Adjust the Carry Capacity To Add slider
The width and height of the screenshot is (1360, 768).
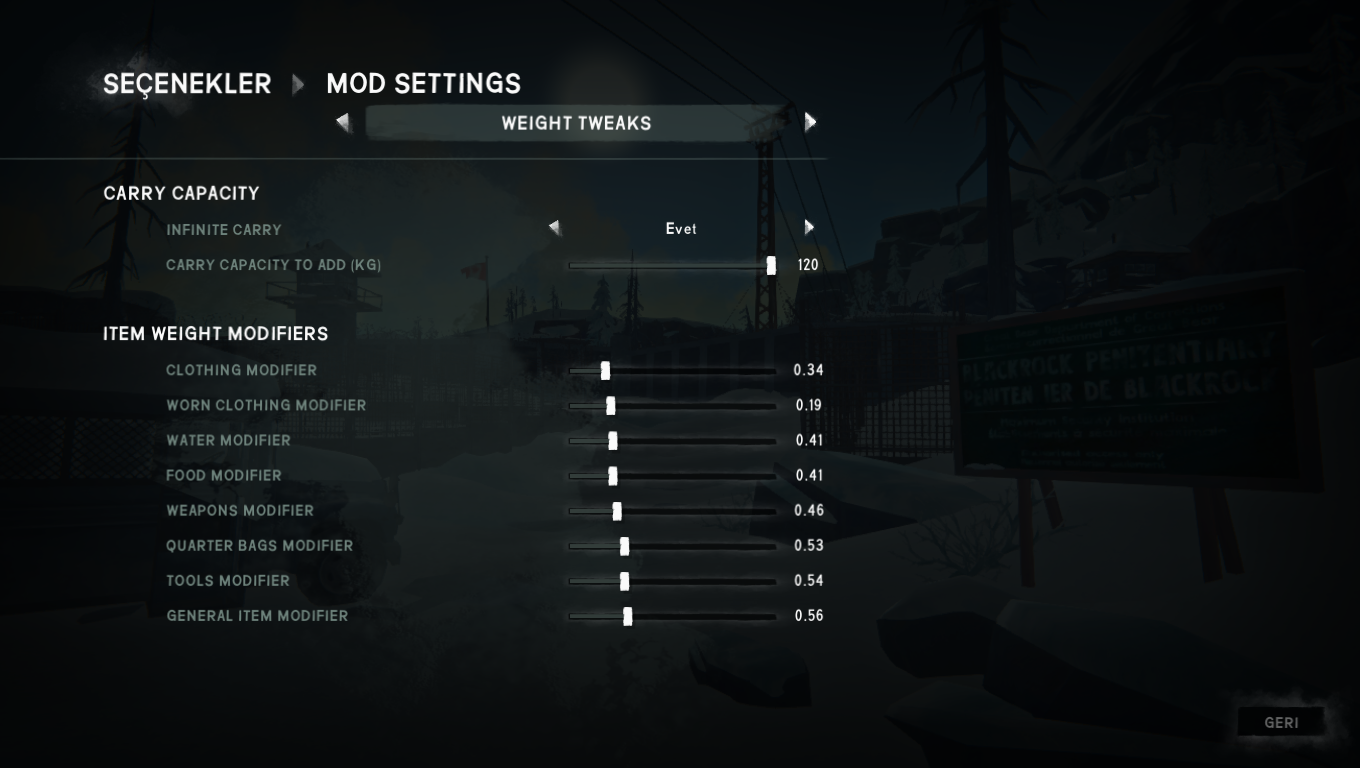[x=771, y=266]
